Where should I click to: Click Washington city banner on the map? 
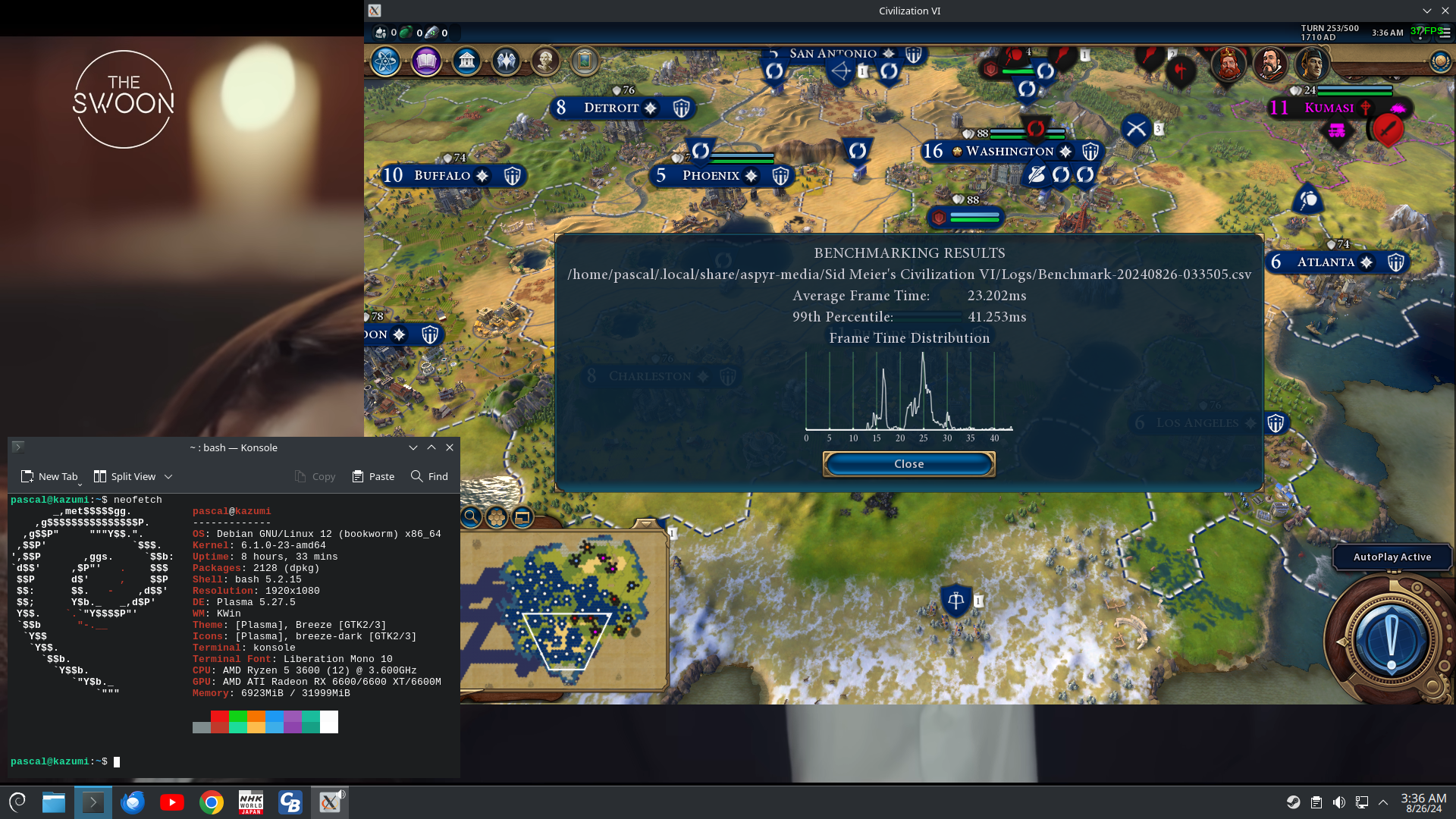point(1009,151)
